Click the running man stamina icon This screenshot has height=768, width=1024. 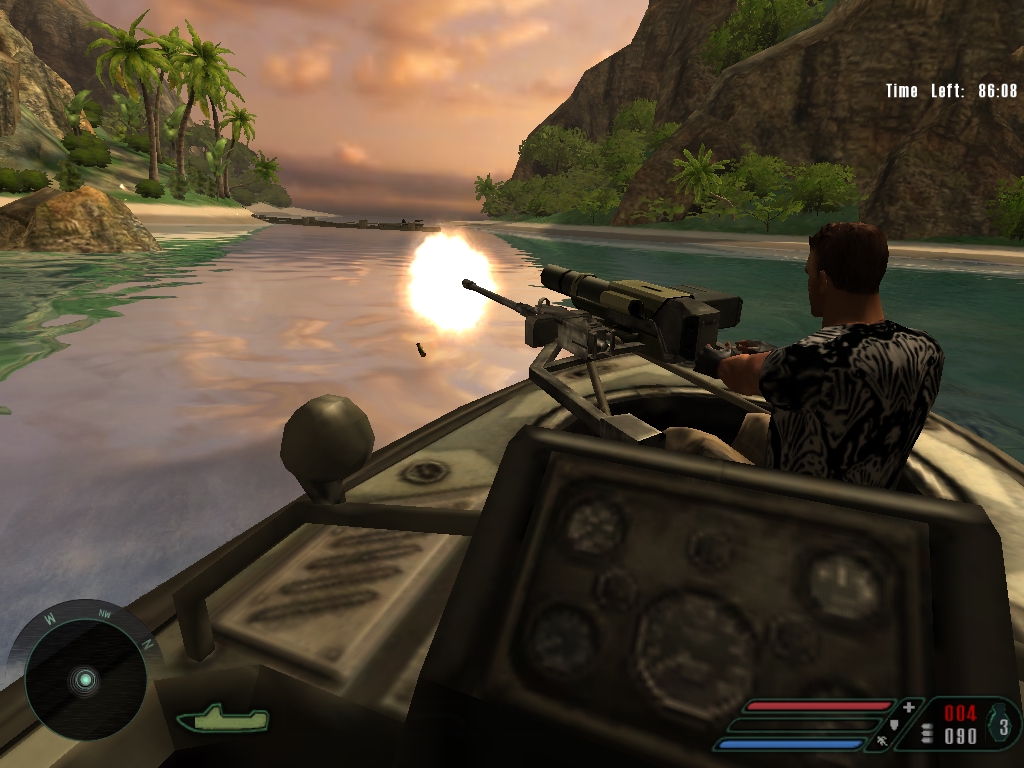pyautogui.click(x=883, y=742)
